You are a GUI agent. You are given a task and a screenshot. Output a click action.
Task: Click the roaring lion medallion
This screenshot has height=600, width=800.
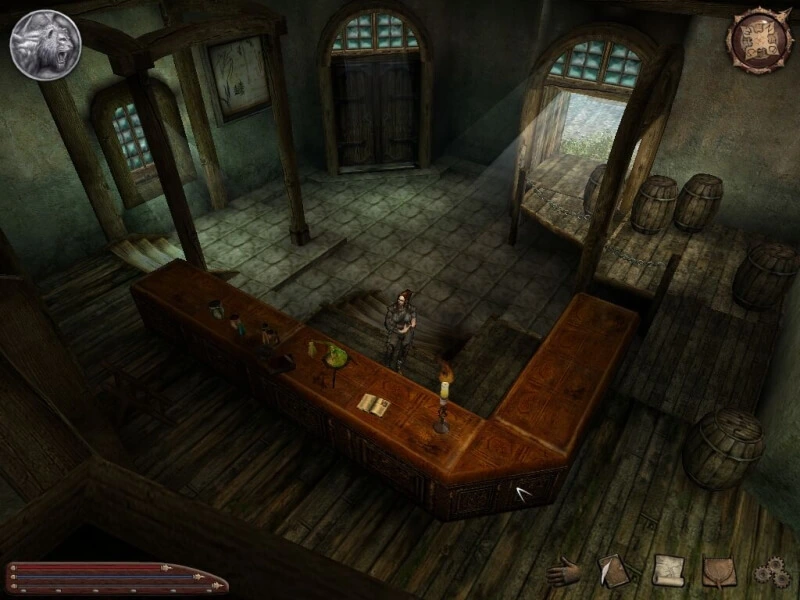point(46,45)
